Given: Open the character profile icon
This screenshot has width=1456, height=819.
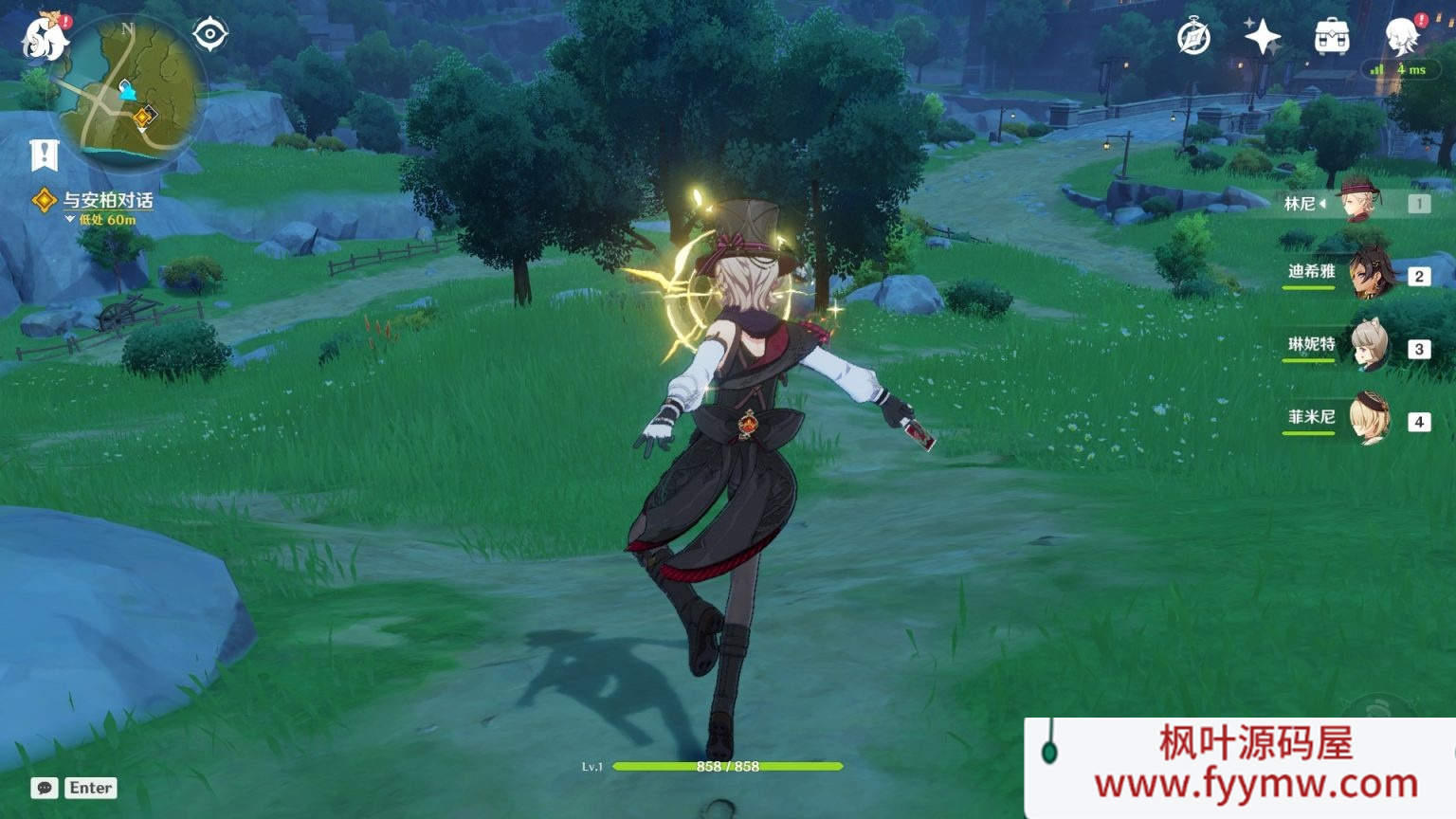Looking at the screenshot, I should click(1401, 38).
